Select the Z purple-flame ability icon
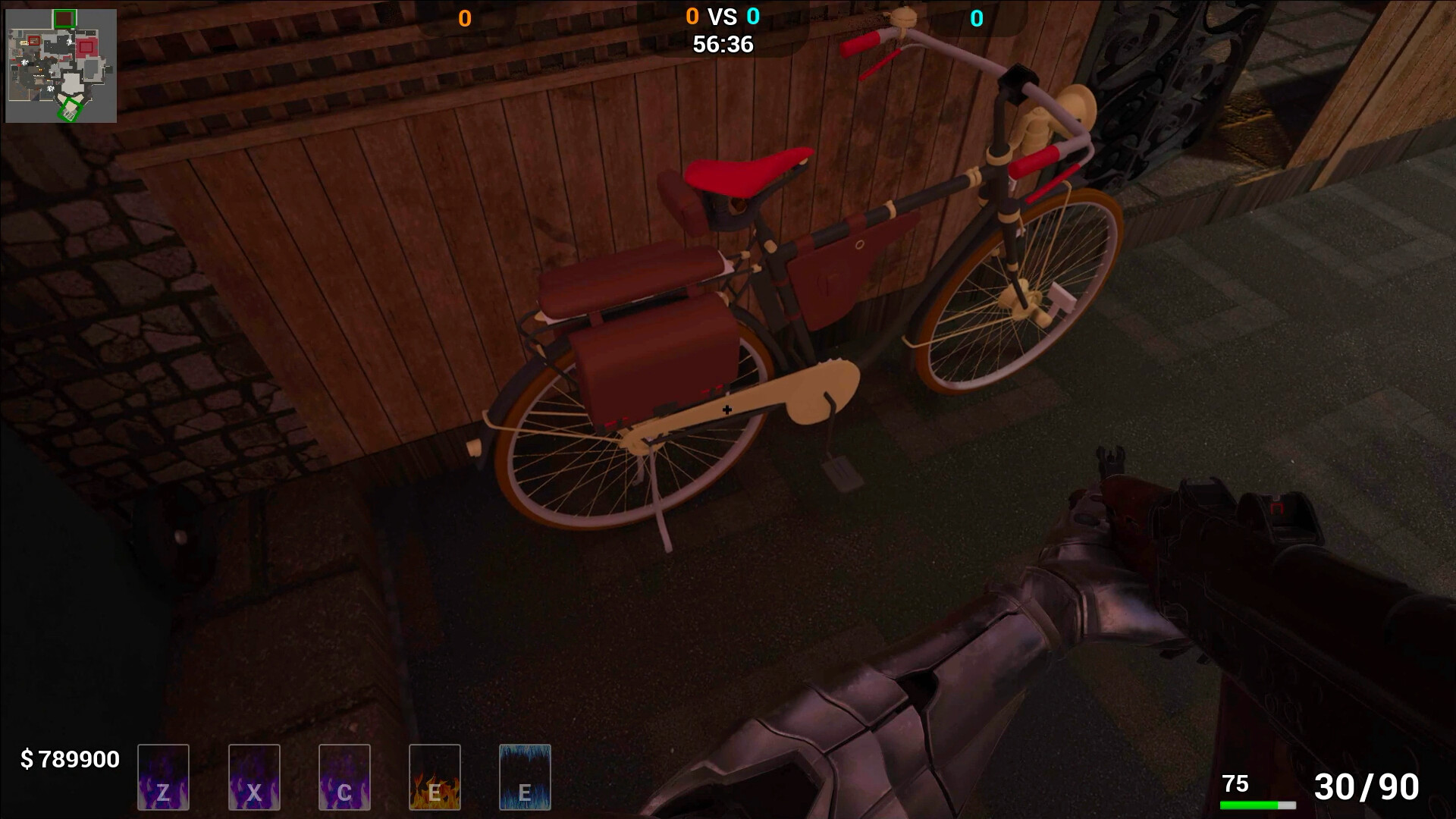This screenshot has width=1456, height=819. tap(163, 777)
